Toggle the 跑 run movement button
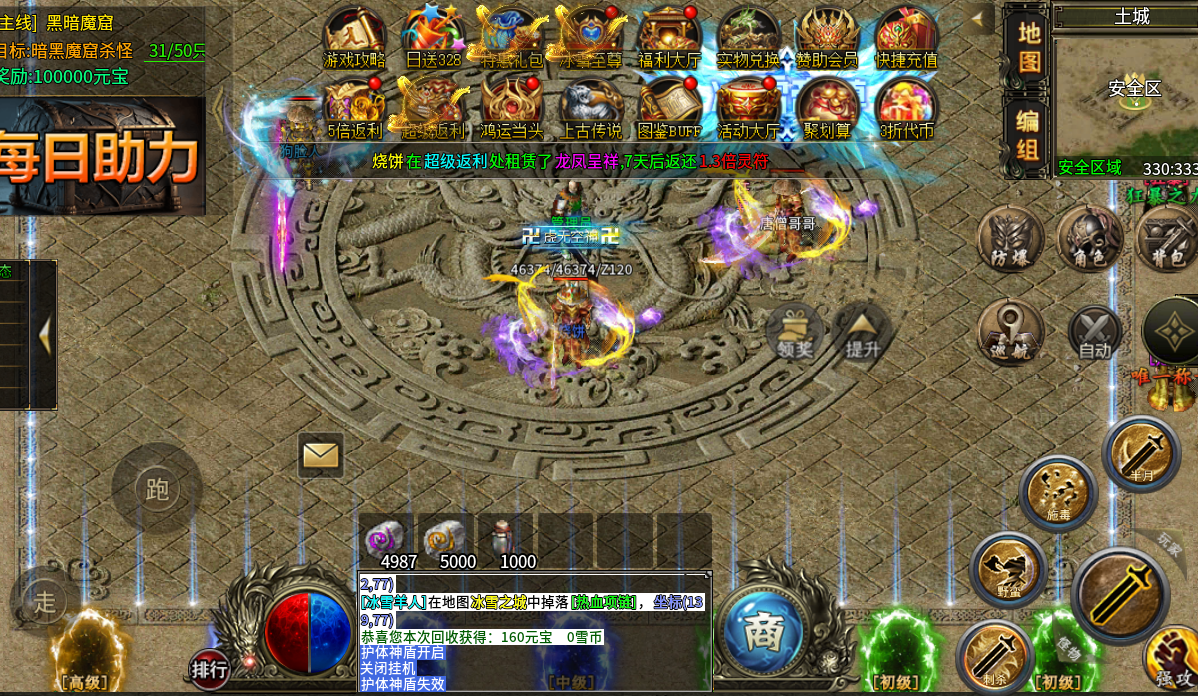1198x696 pixels. click(x=157, y=488)
